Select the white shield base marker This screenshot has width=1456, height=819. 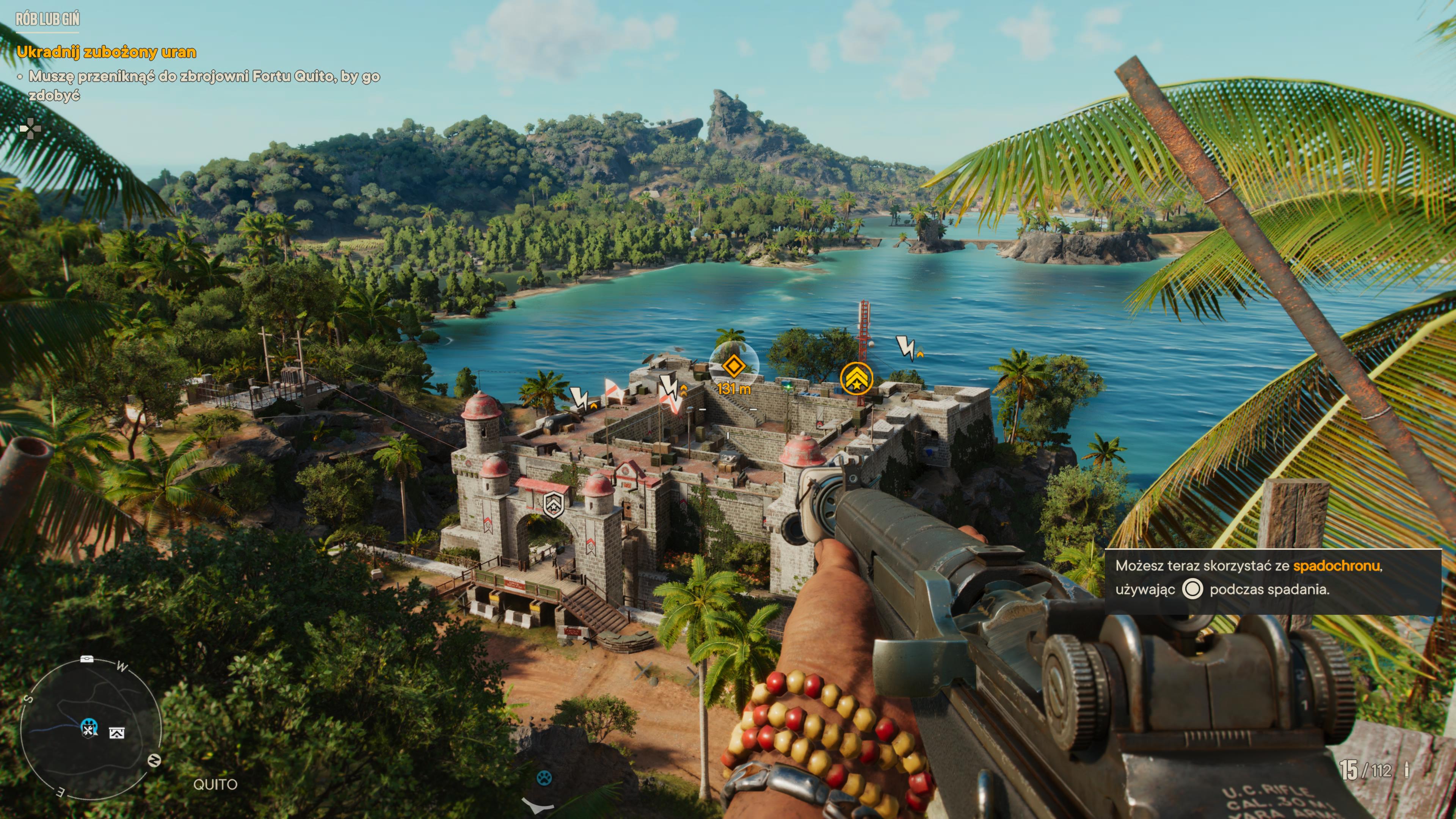click(x=553, y=504)
